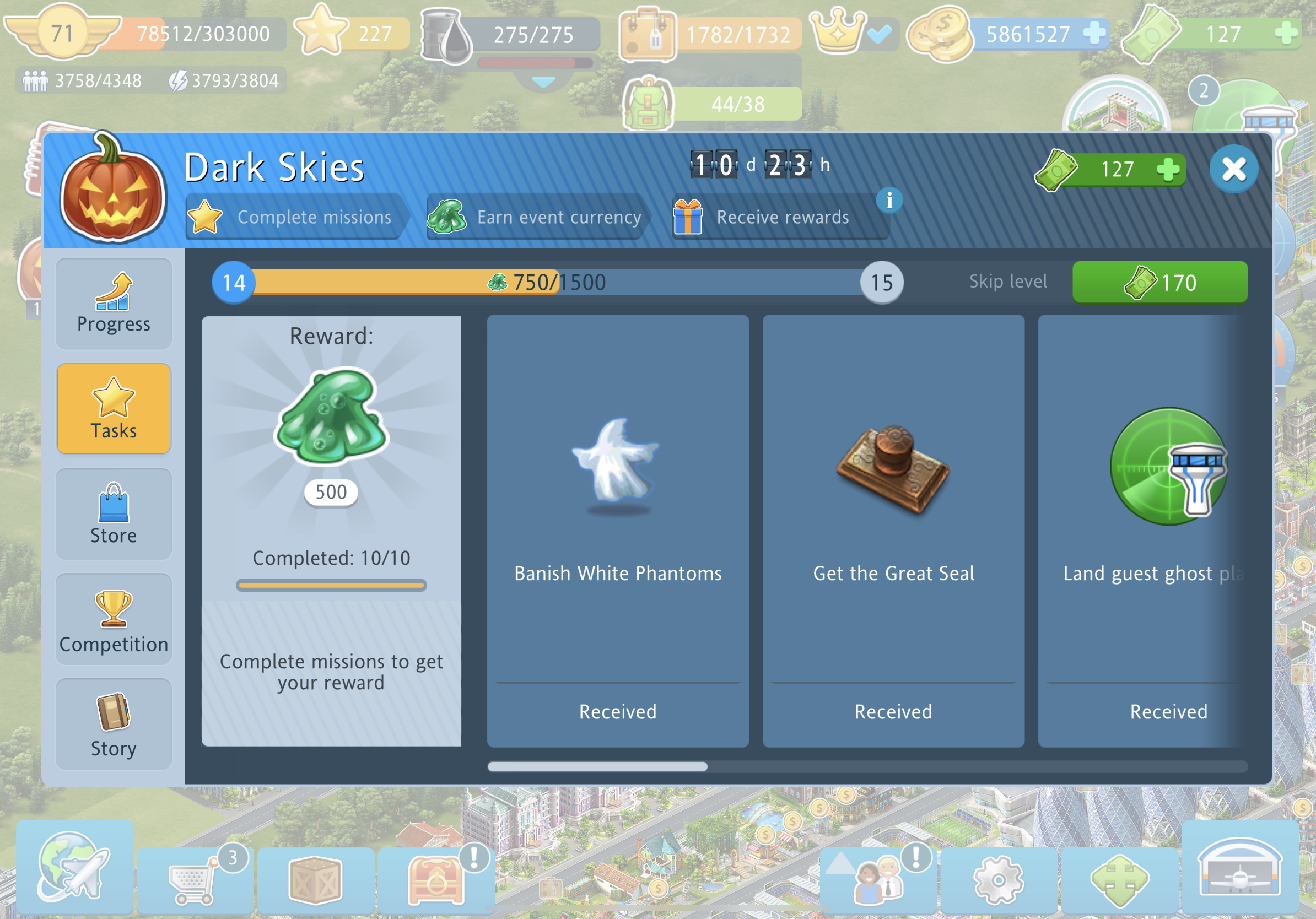
Task: Close the Dark Skies event window
Action: [x=1233, y=169]
